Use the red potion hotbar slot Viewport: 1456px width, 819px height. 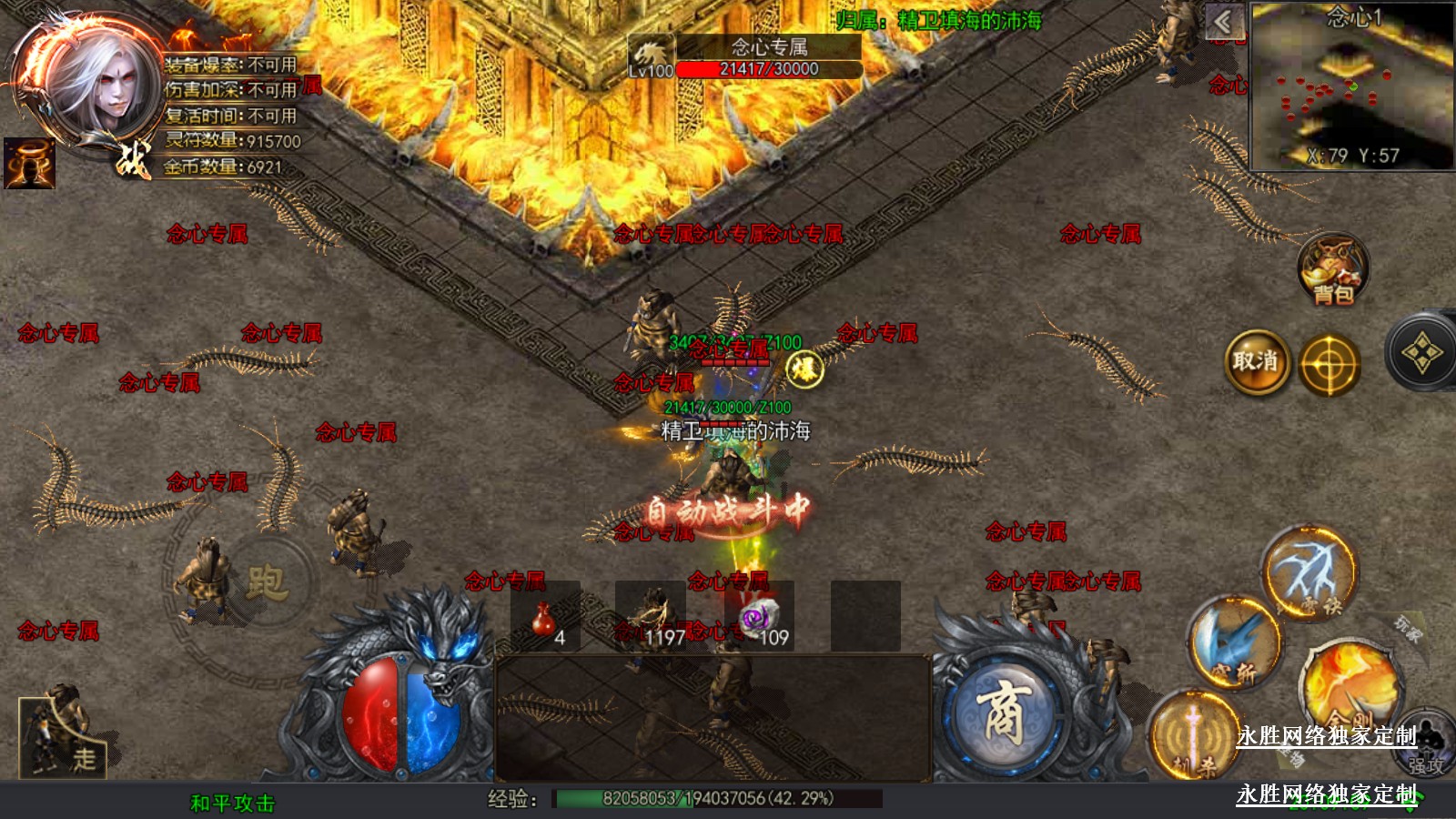[545, 619]
